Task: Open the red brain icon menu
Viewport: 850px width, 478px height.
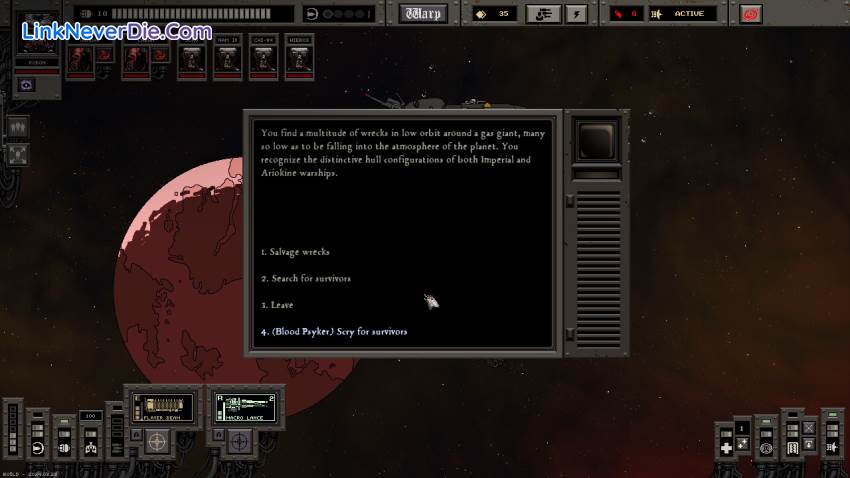Action: click(x=750, y=14)
